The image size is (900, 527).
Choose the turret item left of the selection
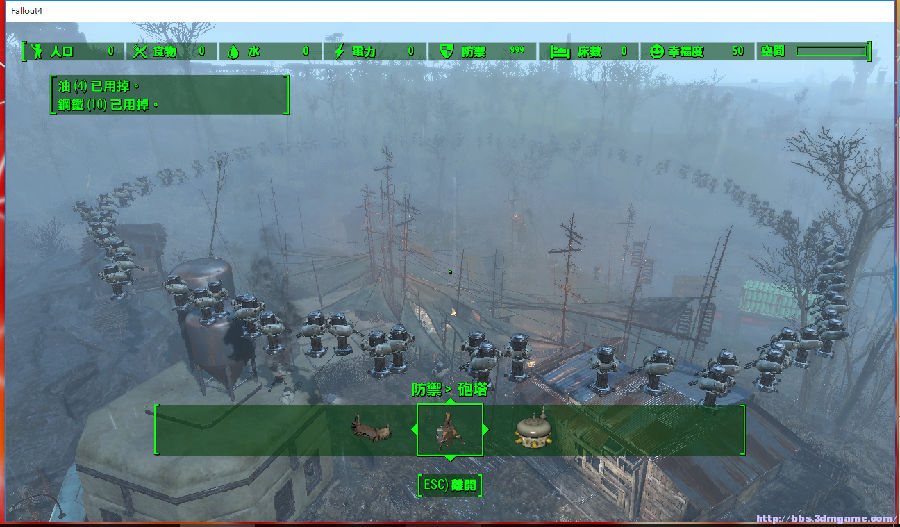point(368,430)
